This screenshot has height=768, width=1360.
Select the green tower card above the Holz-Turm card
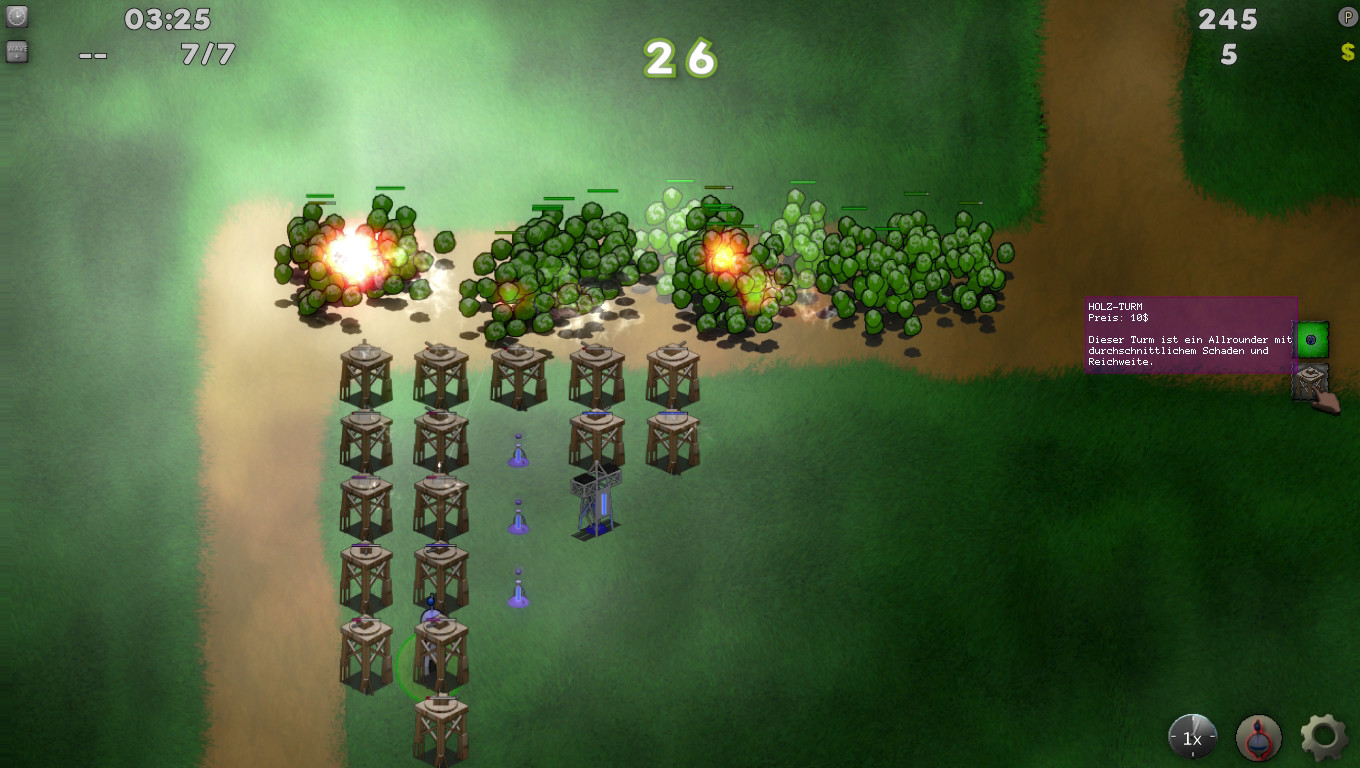pyautogui.click(x=1313, y=340)
